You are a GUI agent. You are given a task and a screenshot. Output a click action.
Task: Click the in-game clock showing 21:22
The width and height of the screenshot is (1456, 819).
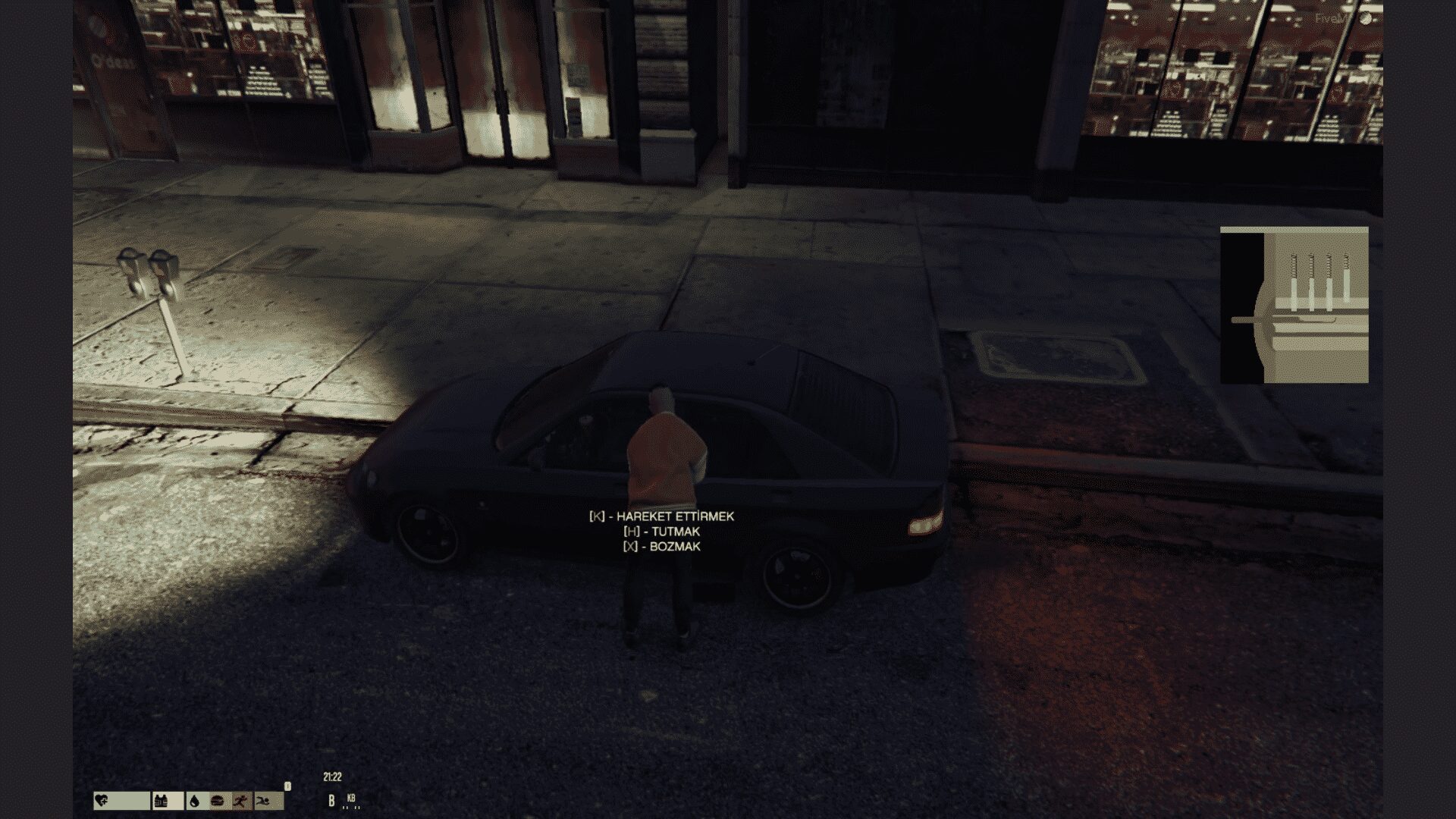pos(331,776)
